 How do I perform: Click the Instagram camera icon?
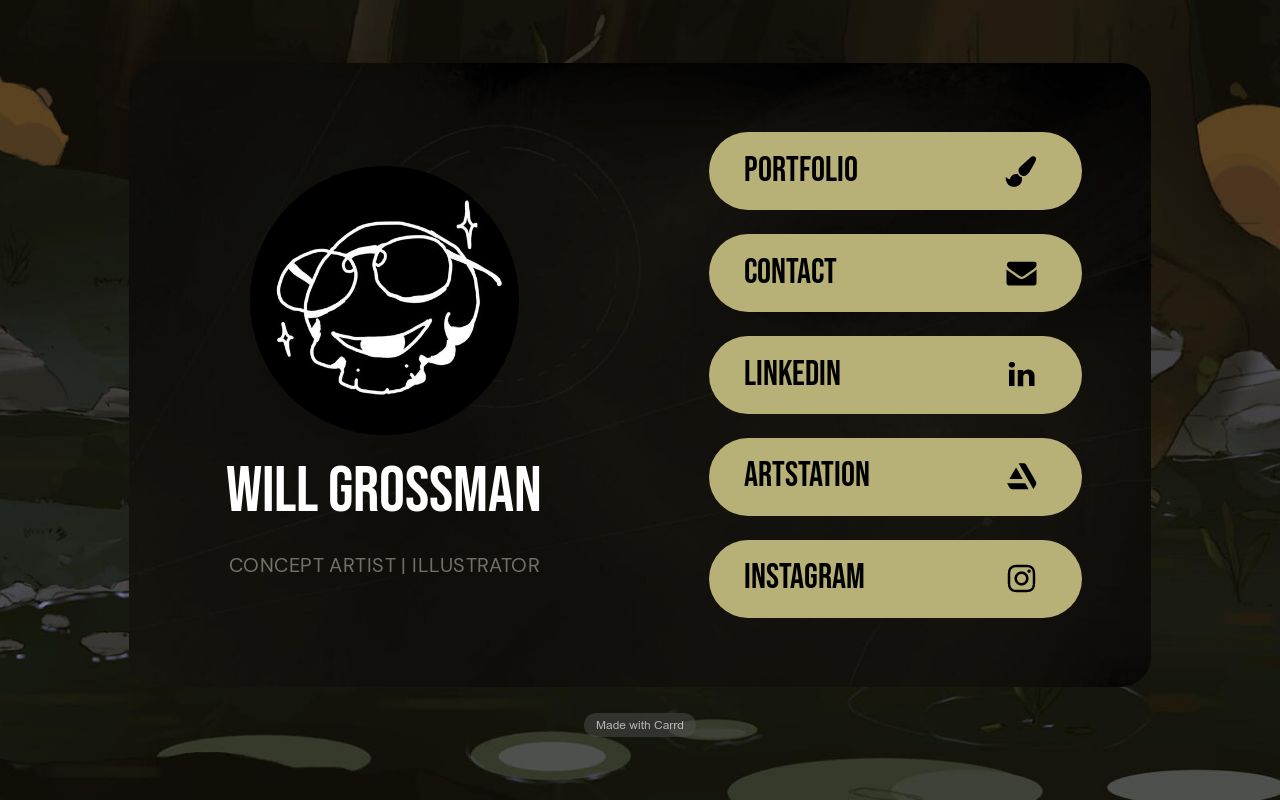(x=1021, y=578)
